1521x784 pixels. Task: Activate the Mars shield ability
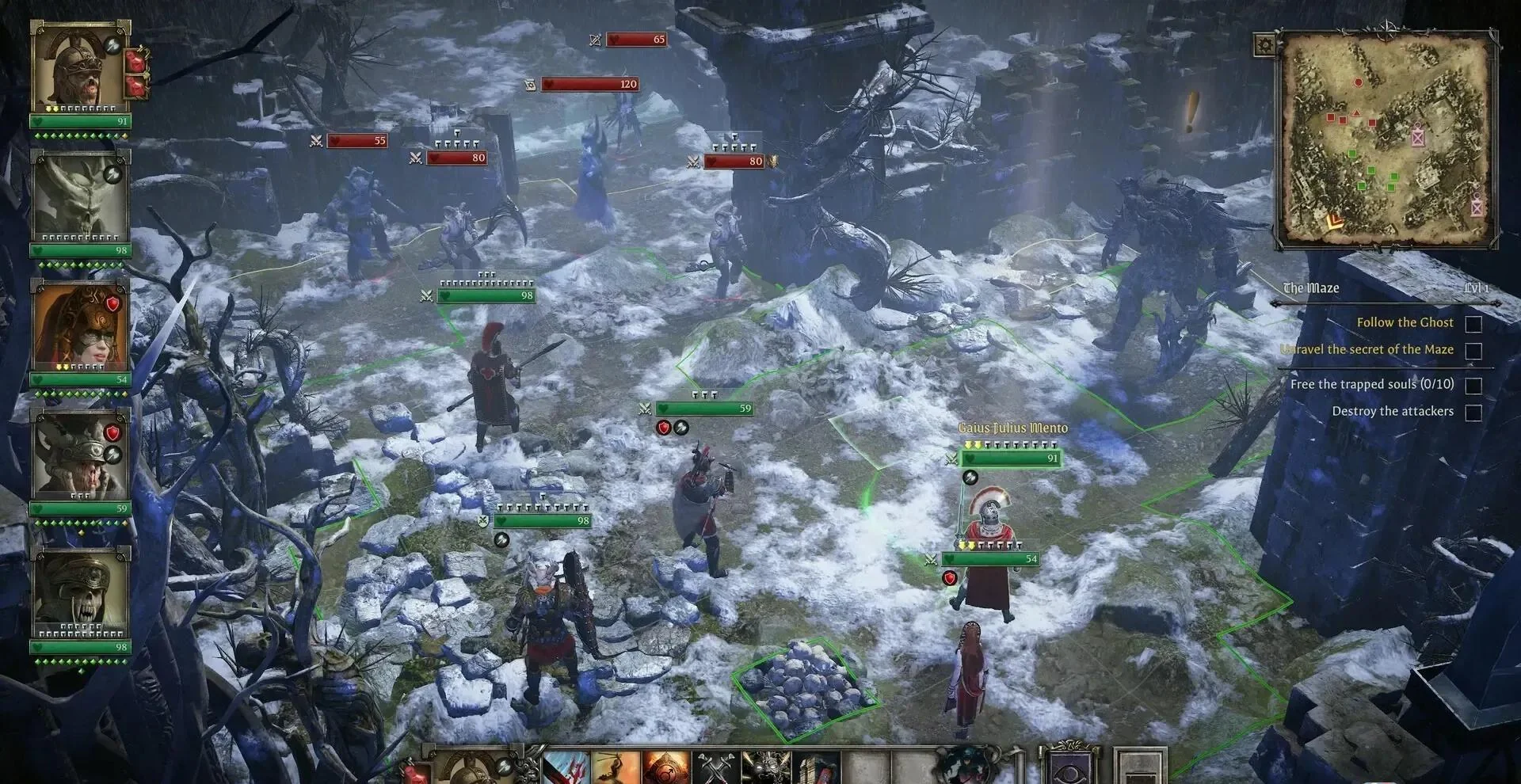pyautogui.click(x=665, y=767)
